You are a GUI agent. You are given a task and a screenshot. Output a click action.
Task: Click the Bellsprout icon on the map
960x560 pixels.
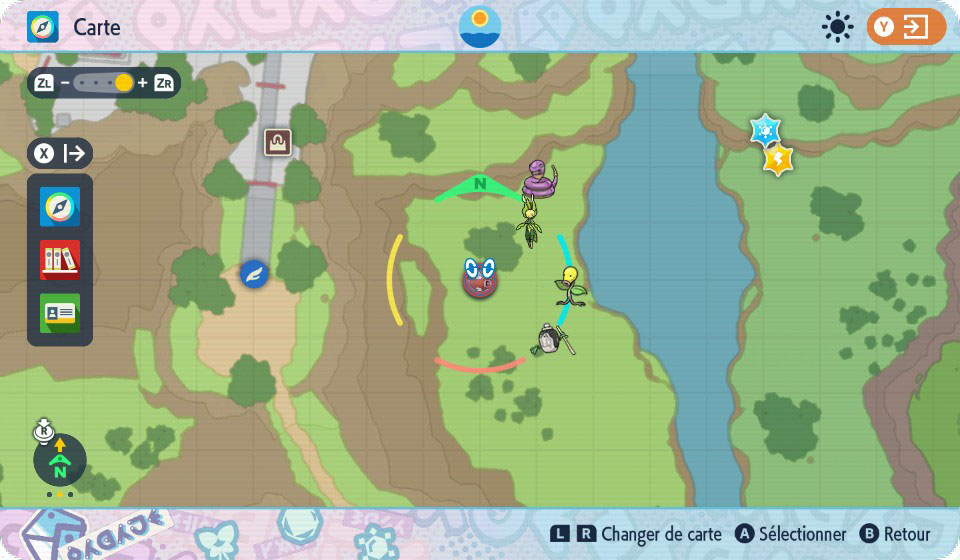[570, 286]
